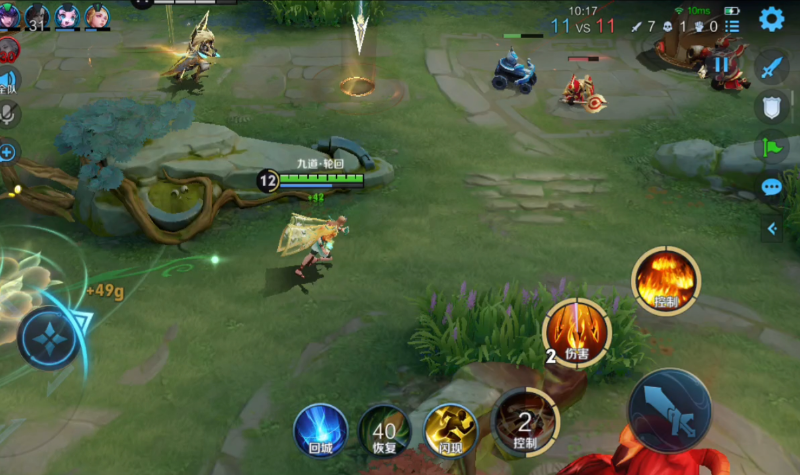Collapse the right-side signal panel arrow
The height and width of the screenshot is (475, 800).
click(x=771, y=229)
